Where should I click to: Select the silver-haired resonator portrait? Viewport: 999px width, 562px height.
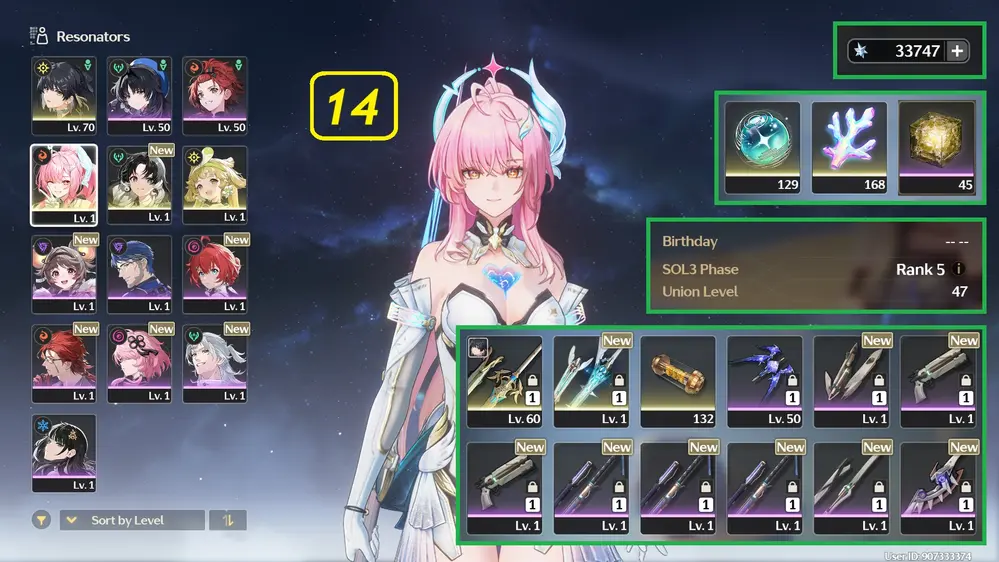click(216, 362)
